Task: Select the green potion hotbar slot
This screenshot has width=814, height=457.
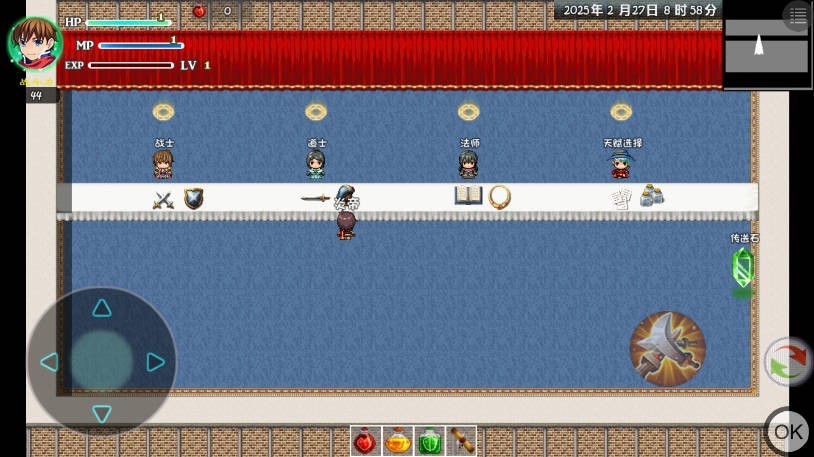Action: pyautogui.click(x=430, y=441)
